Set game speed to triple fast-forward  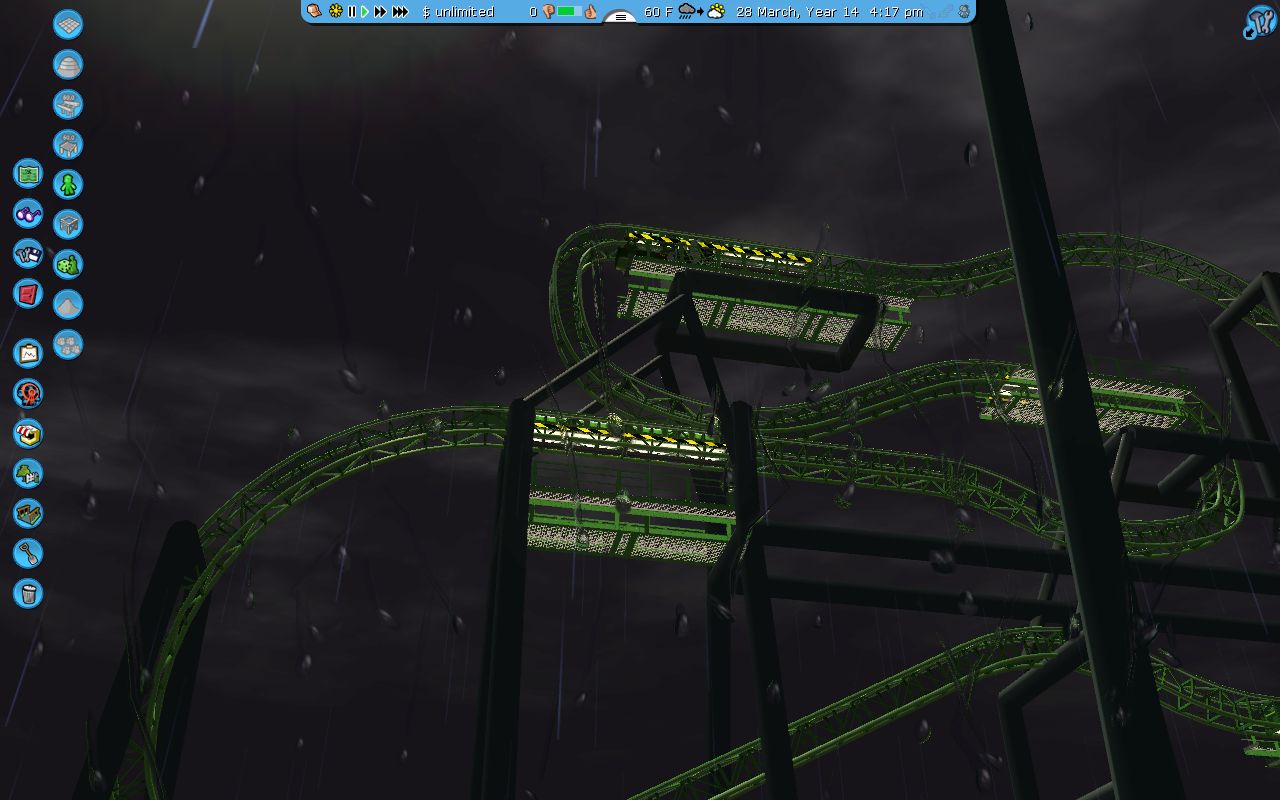pos(400,12)
